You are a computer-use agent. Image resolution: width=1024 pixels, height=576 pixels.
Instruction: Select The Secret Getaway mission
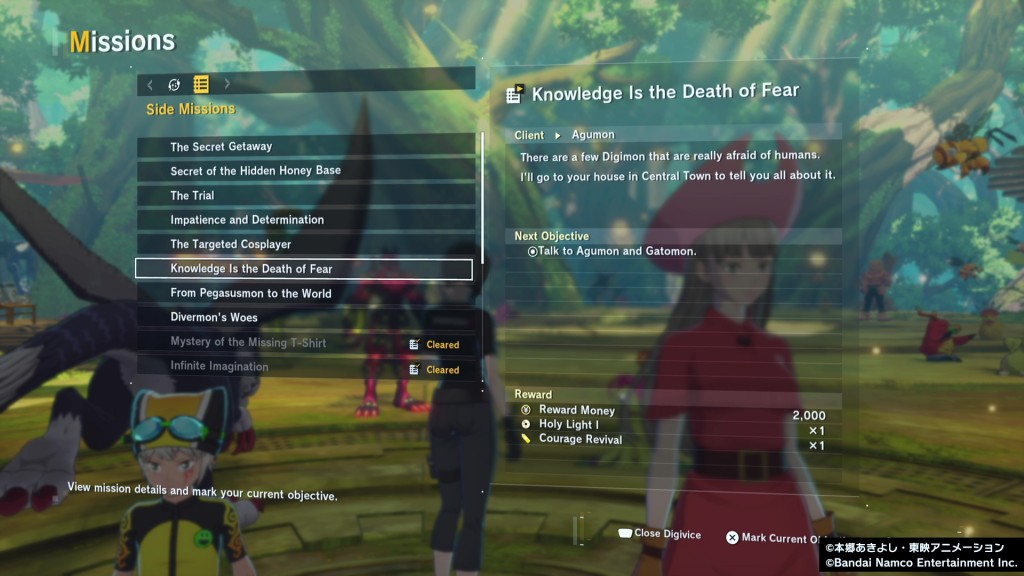(x=305, y=146)
